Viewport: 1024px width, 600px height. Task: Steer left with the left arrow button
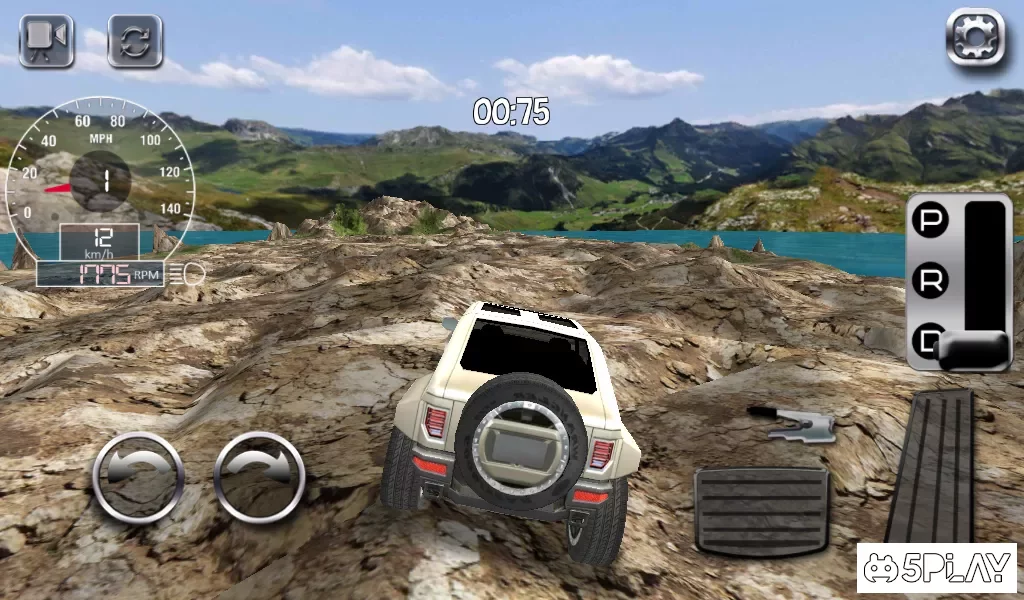click(138, 477)
